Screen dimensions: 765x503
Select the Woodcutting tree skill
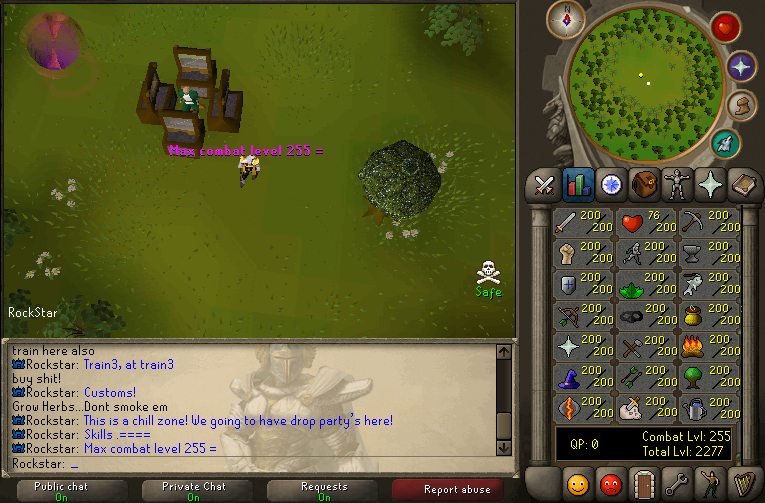coord(709,377)
